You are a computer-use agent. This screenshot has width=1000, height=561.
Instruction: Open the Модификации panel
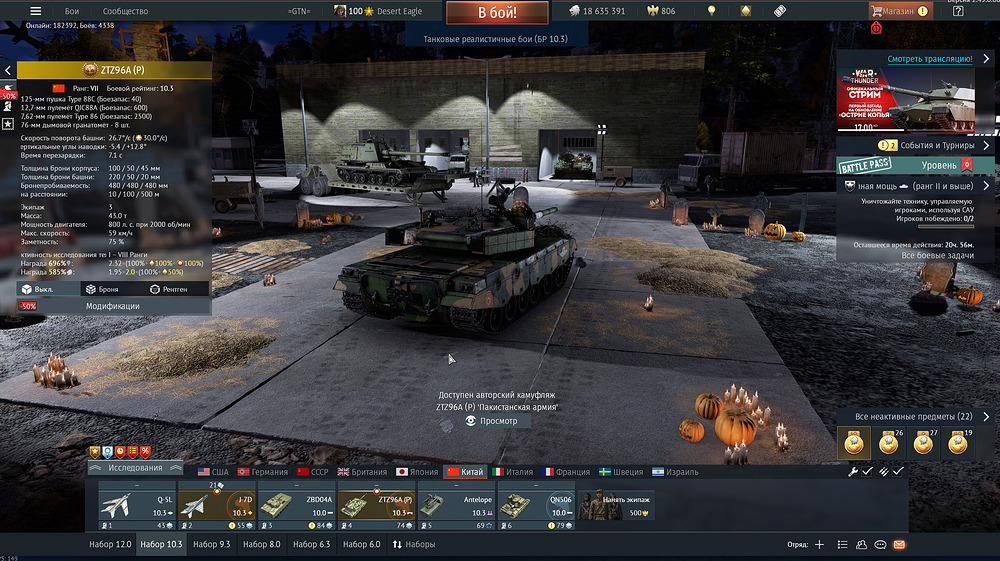coord(112,306)
